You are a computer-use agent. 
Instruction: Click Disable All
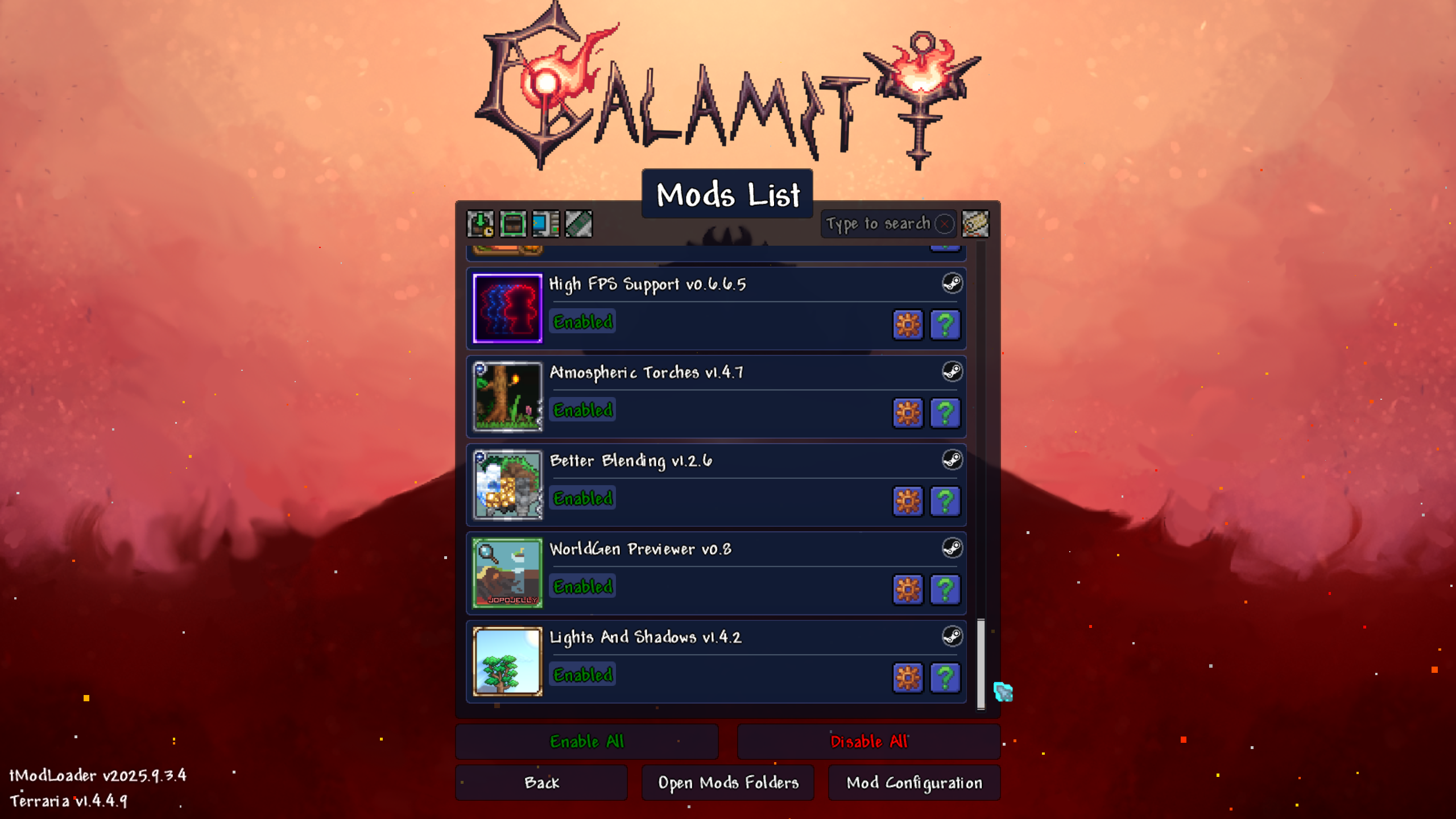point(868,742)
